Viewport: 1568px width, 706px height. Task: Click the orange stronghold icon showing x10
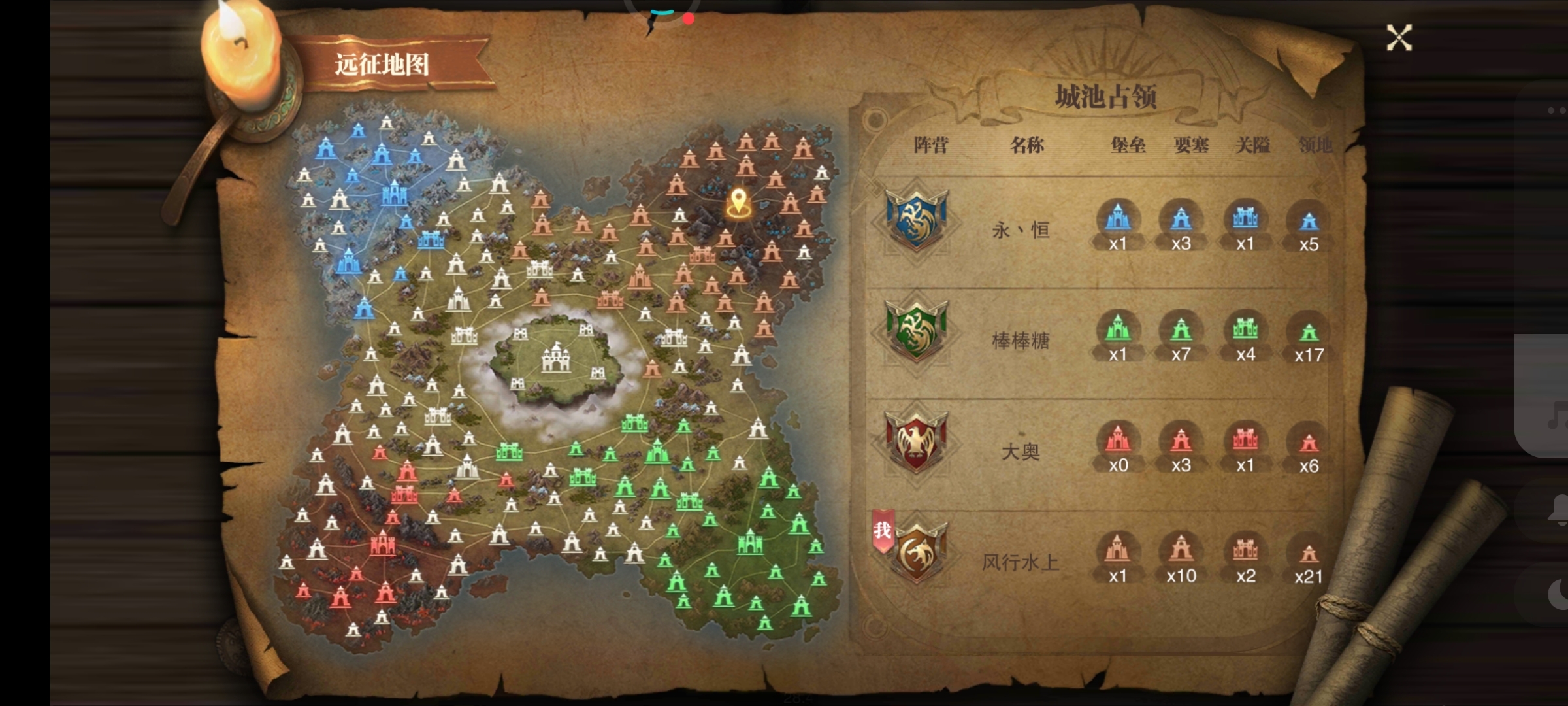(1181, 551)
